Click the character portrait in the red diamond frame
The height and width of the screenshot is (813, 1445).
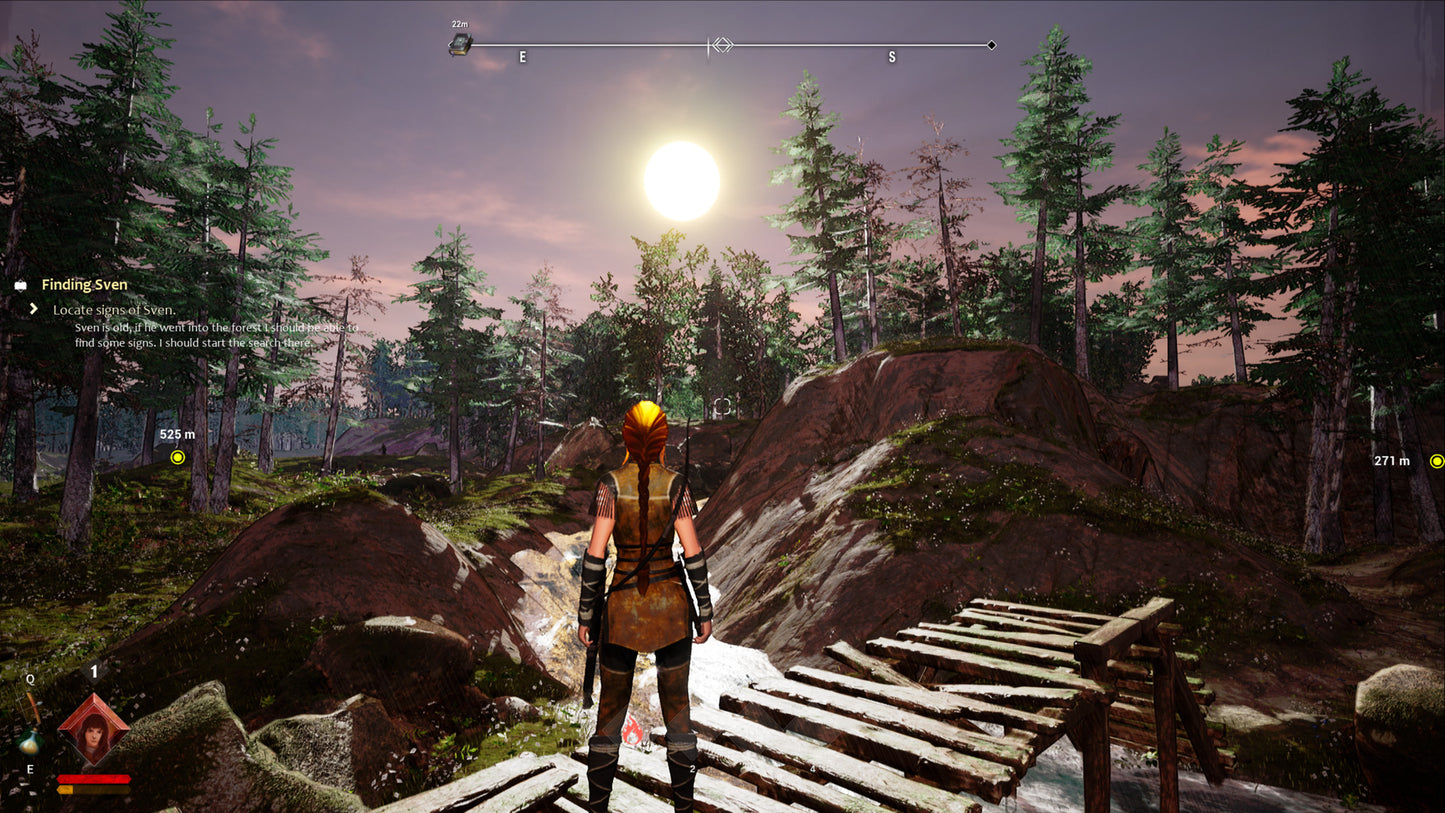(x=93, y=731)
